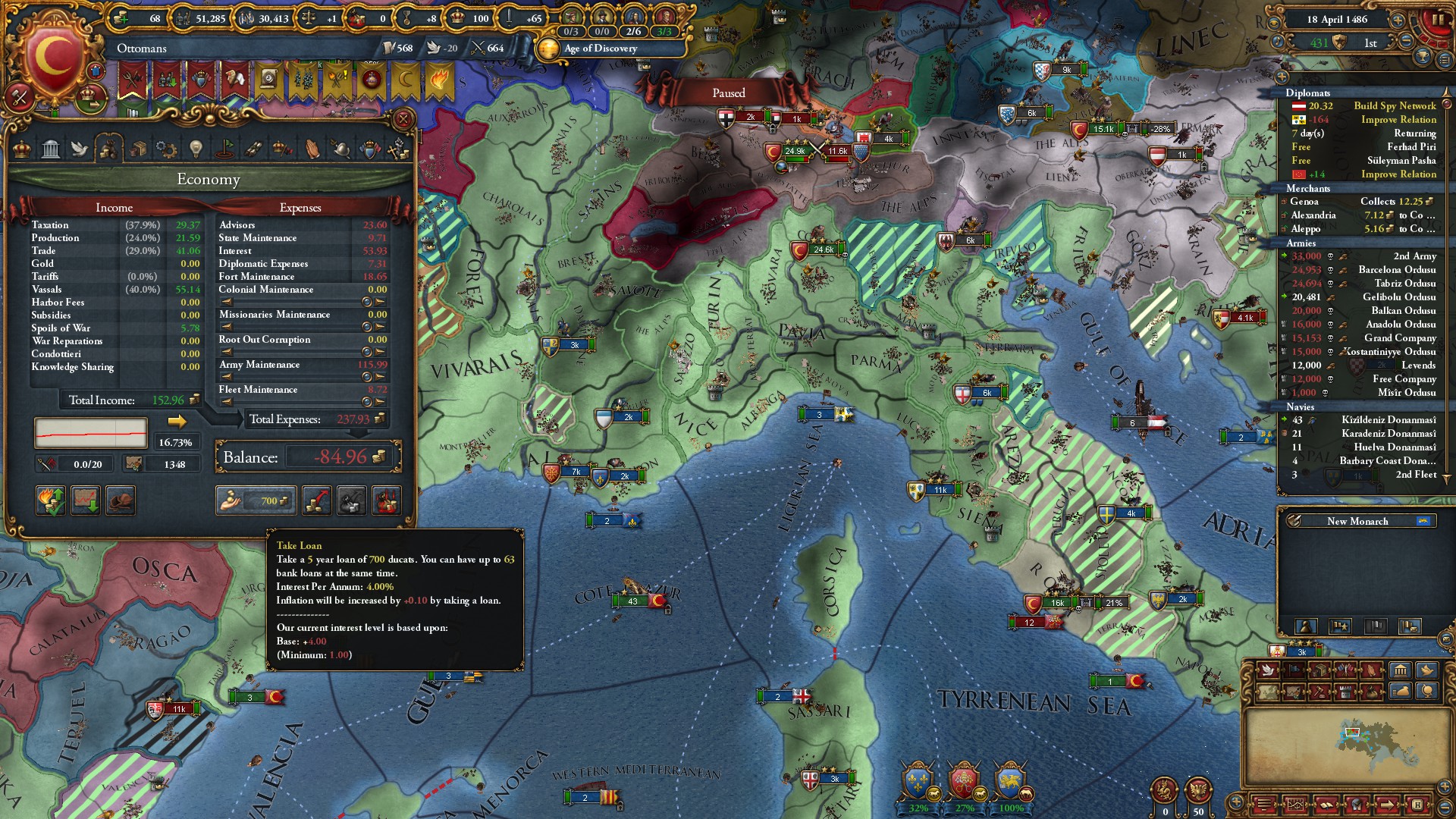Decrease Fleet Maintenance with left arrow
This screenshot has width=1456, height=819.
(x=227, y=402)
